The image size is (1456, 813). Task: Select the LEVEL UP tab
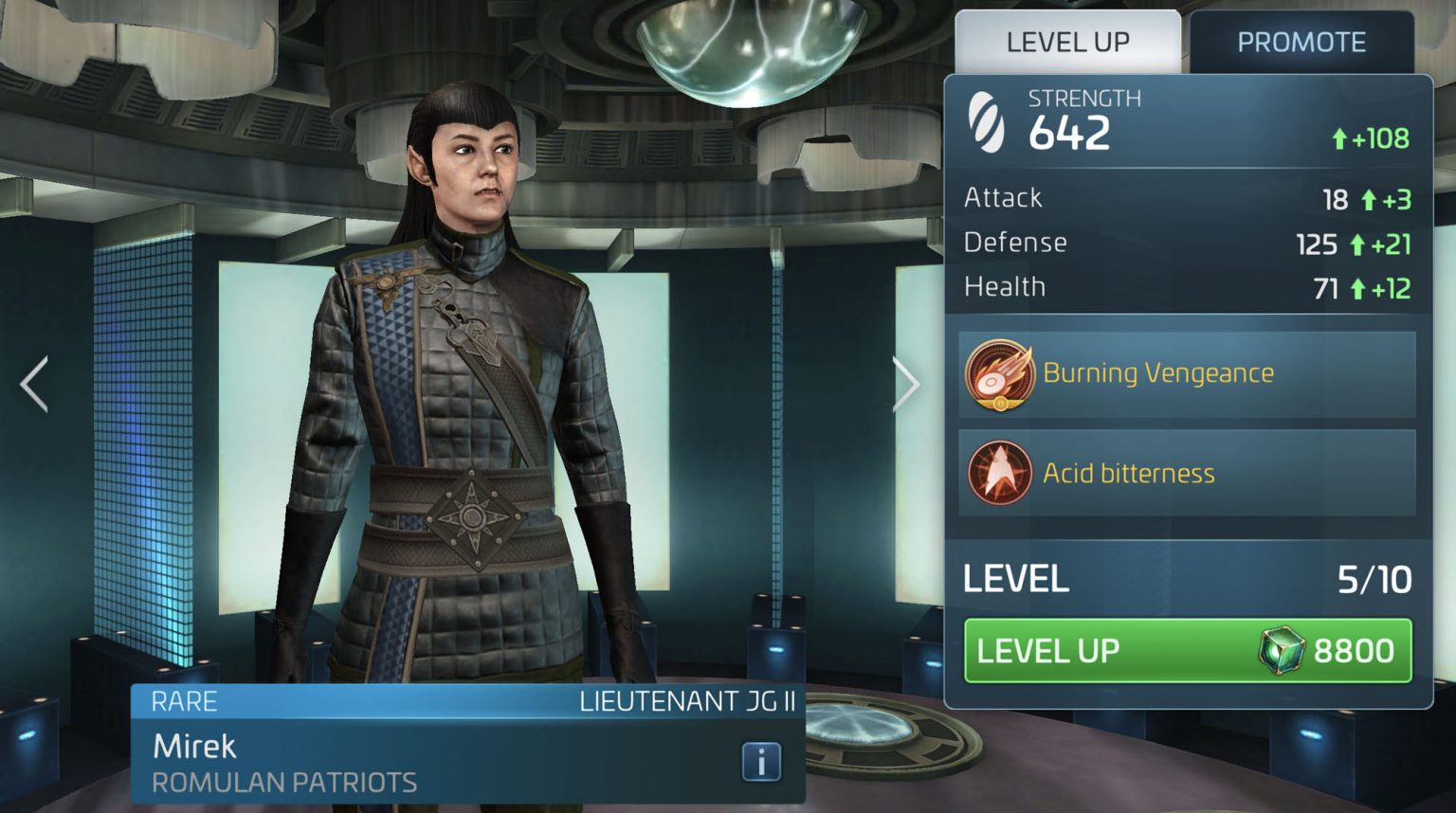(1068, 42)
